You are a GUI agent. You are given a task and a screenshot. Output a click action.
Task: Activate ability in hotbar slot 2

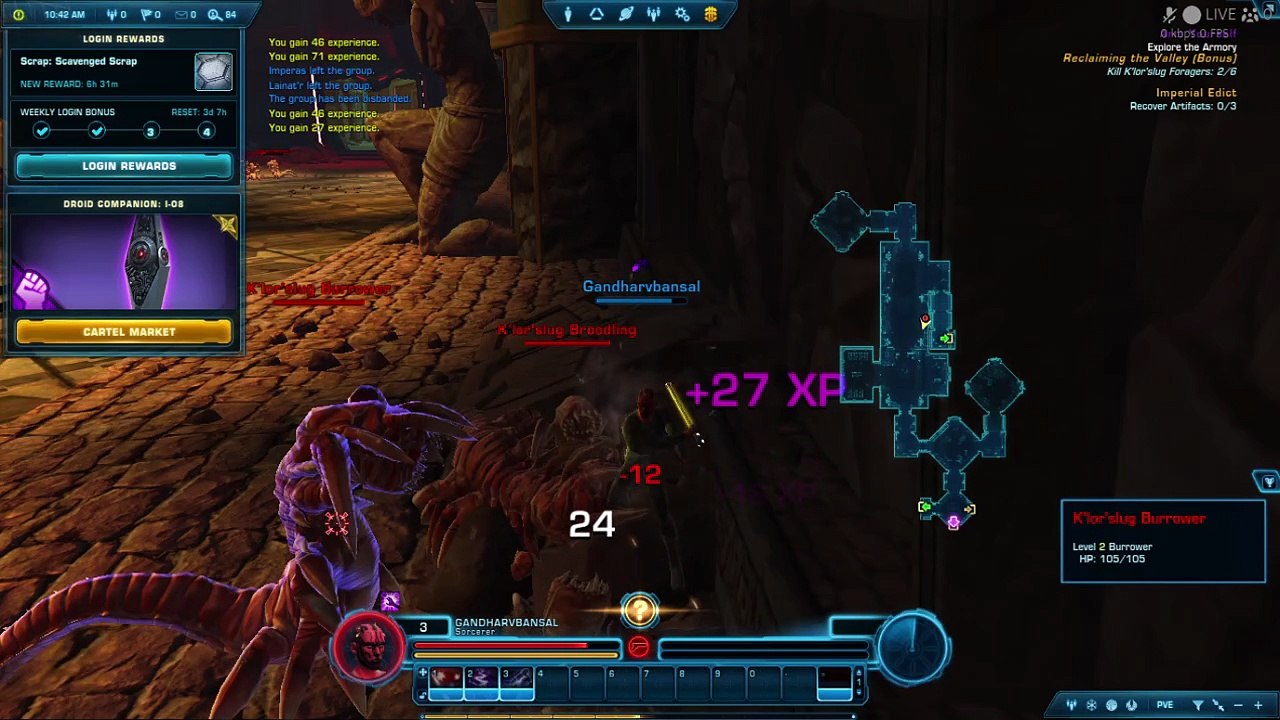click(481, 680)
